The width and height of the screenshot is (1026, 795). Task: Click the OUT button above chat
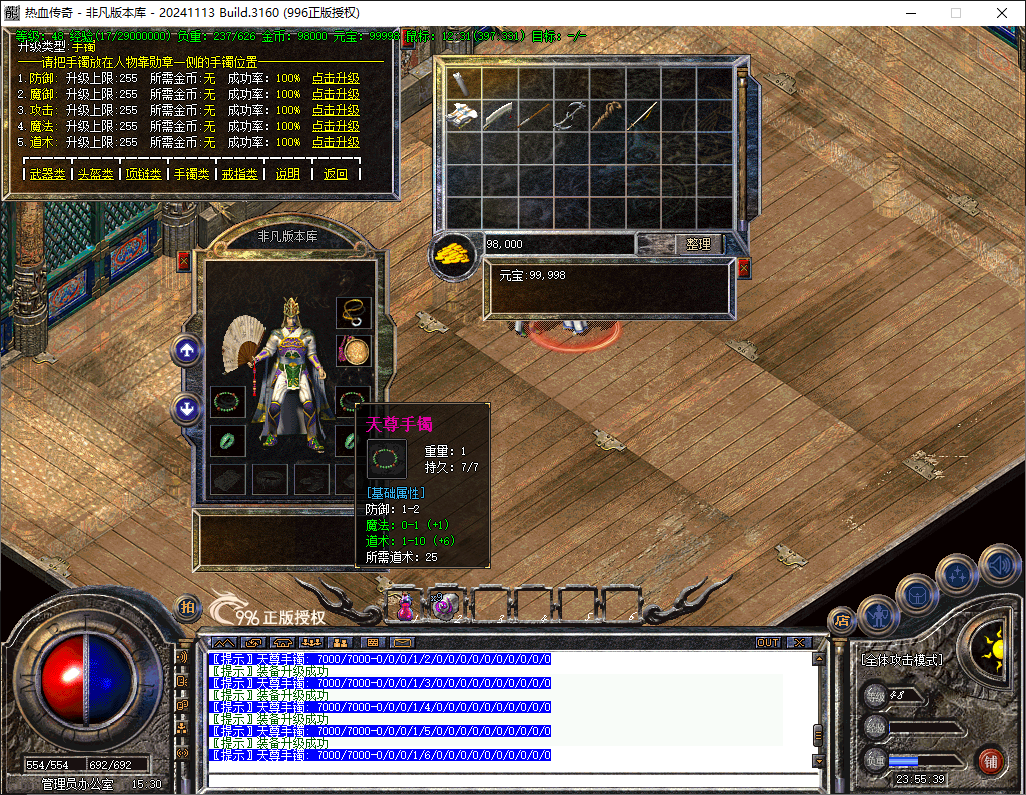point(768,642)
